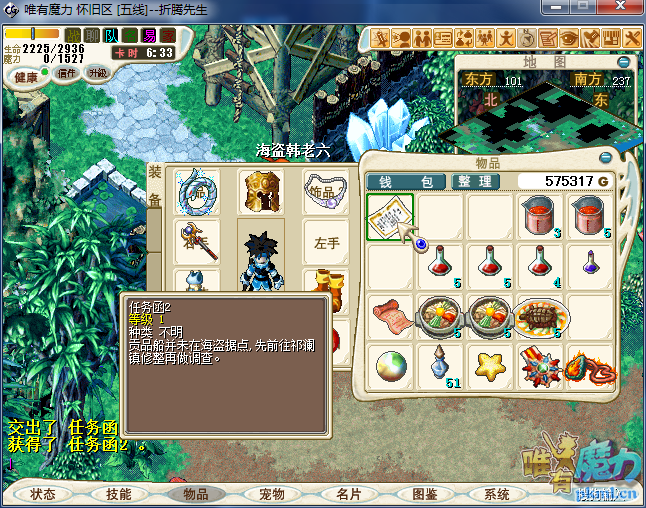The image size is (646, 508).
Task: Click the 健康 health button
Action: click(27, 77)
